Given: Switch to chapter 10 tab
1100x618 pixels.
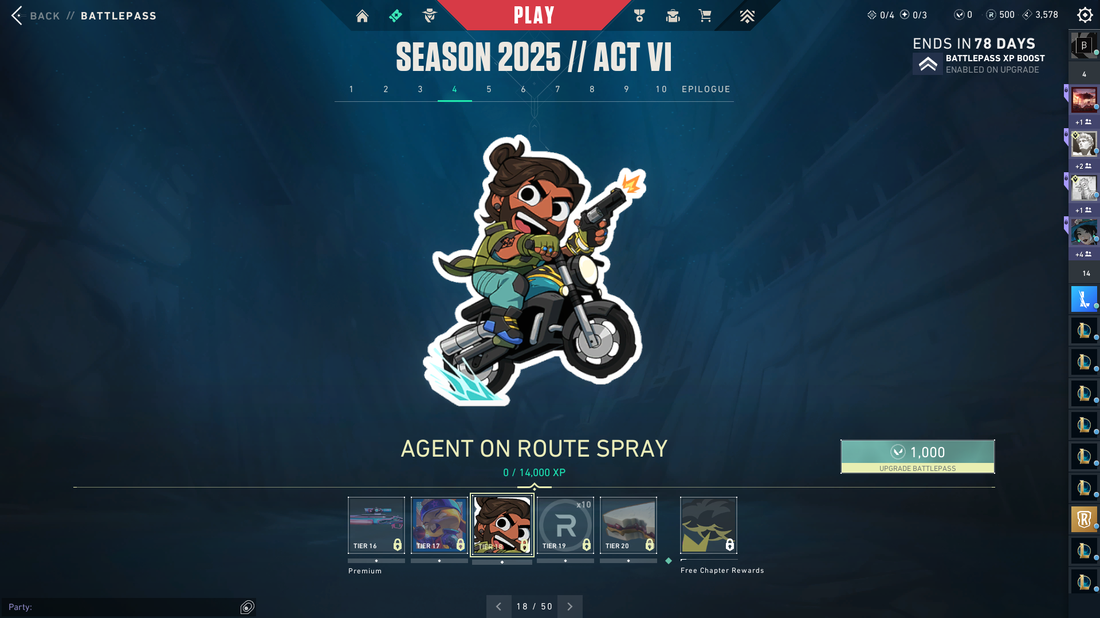Looking at the screenshot, I should click(661, 89).
